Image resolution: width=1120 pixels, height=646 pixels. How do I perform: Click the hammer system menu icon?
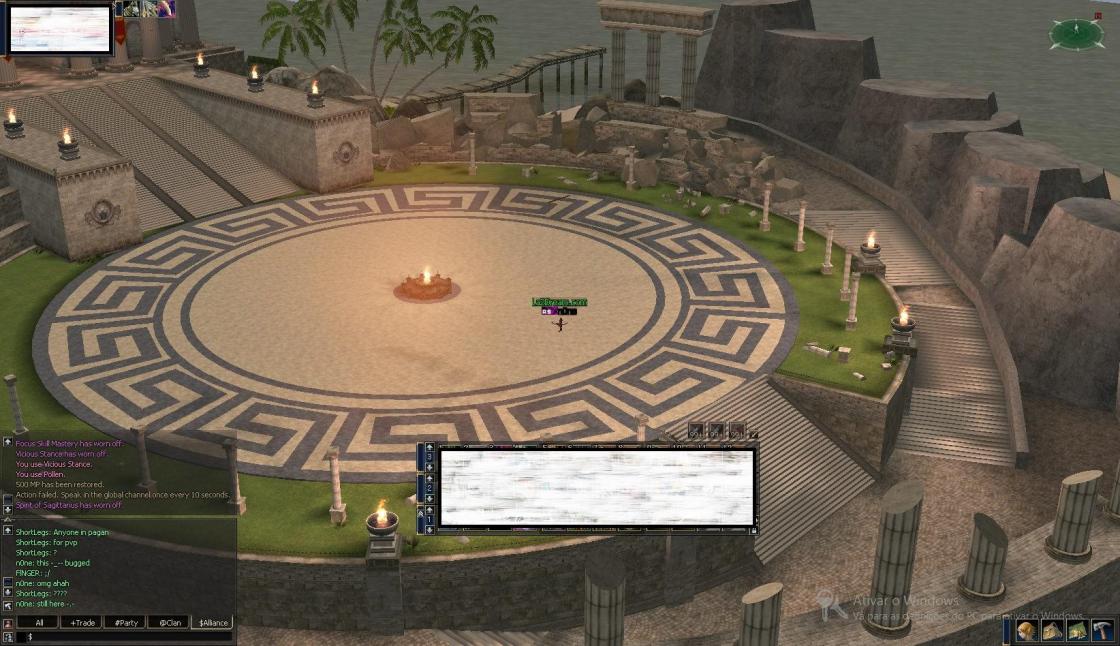(x=1102, y=630)
